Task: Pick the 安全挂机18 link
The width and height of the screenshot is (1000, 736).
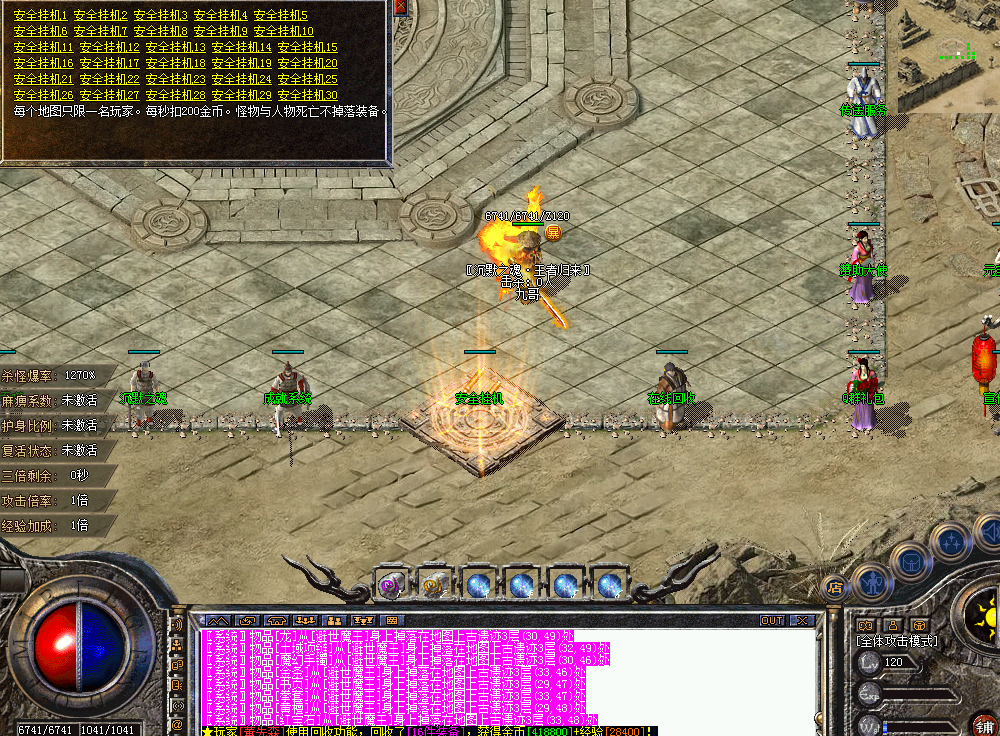Action: pyautogui.click(x=175, y=63)
